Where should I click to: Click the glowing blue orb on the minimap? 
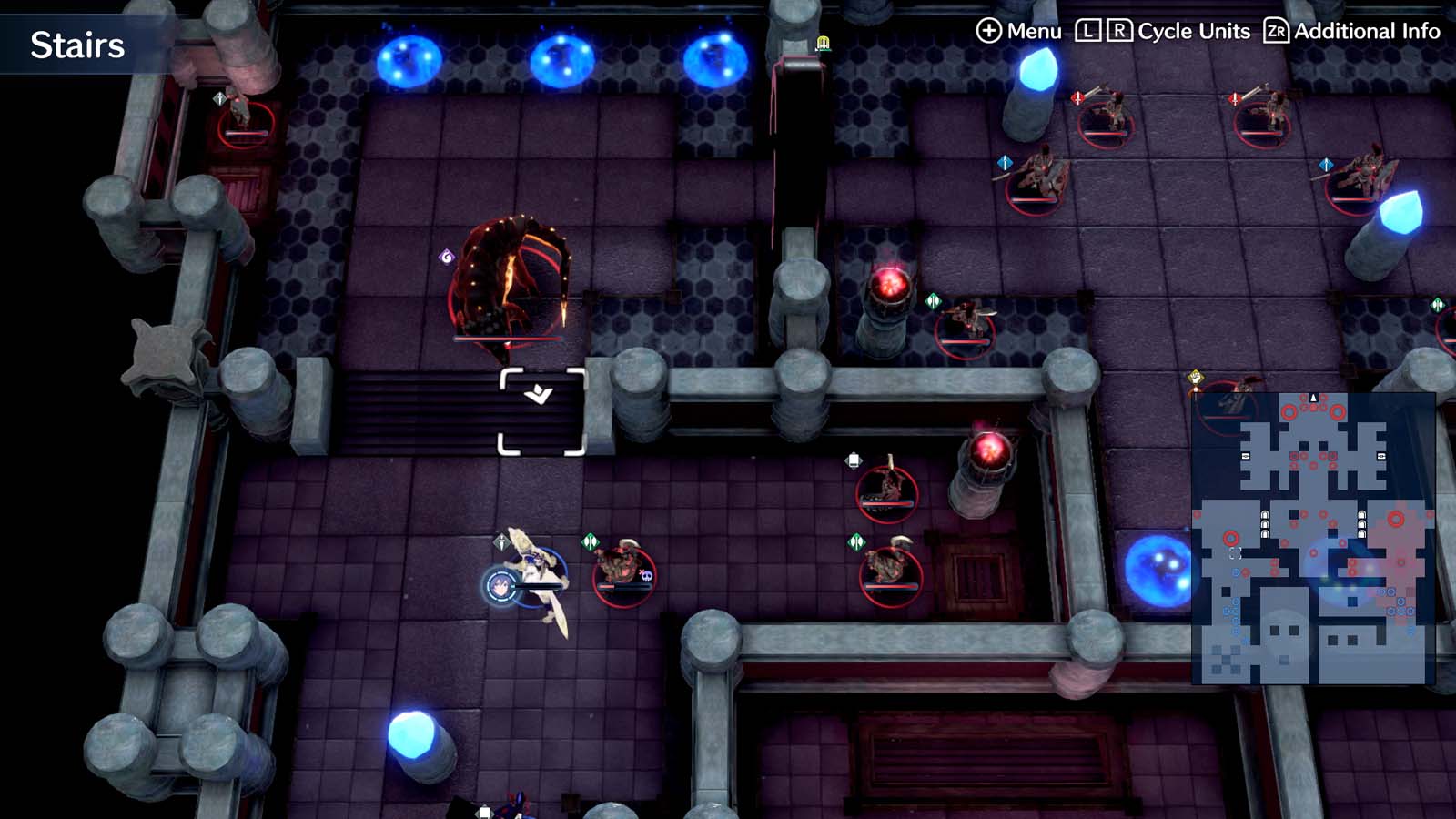click(x=1334, y=568)
